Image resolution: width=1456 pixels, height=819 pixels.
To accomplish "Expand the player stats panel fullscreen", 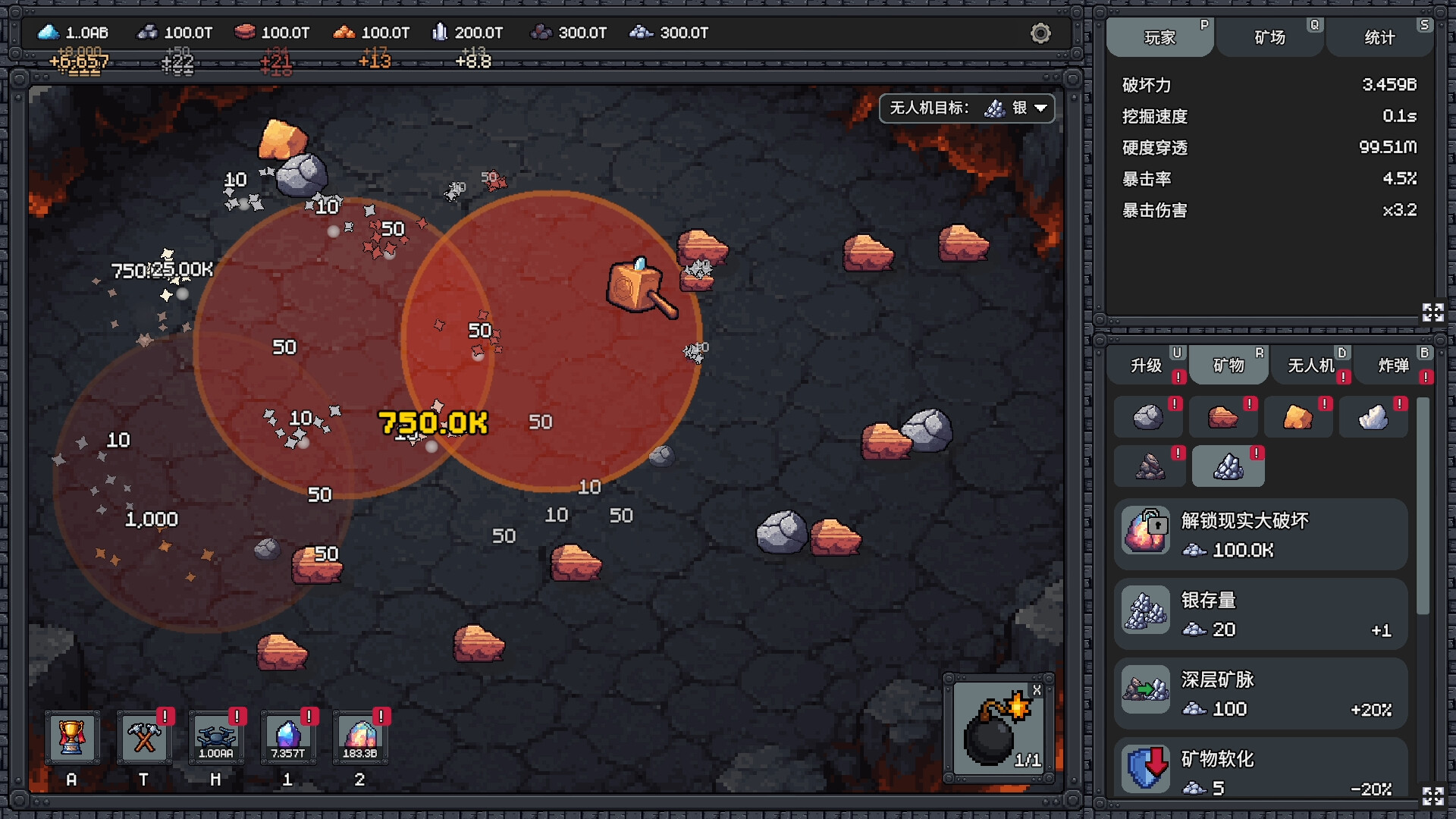I will tap(1432, 312).
